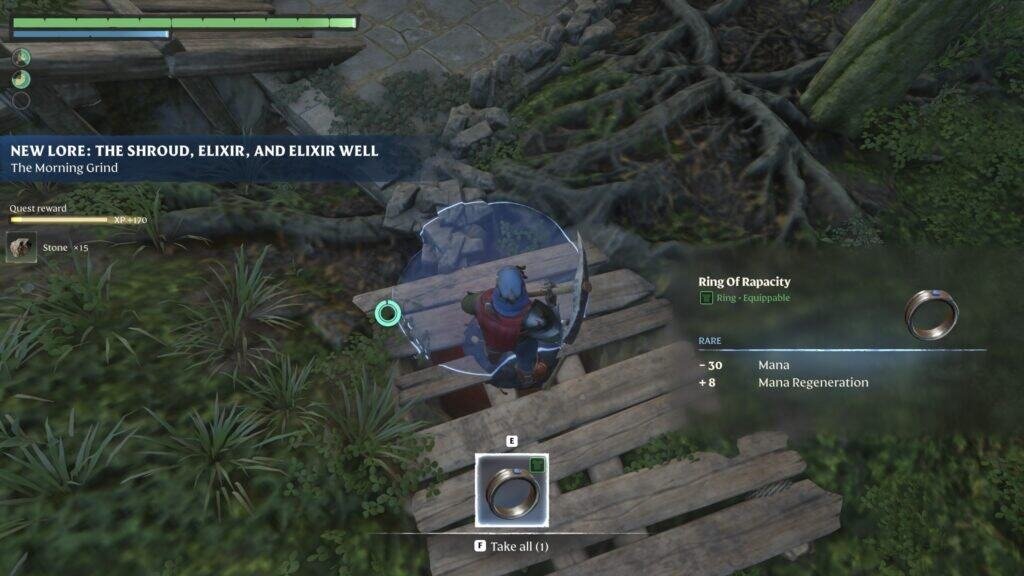Select the Stone quest reward icon
Image resolution: width=1024 pixels, height=576 pixels.
point(21,247)
